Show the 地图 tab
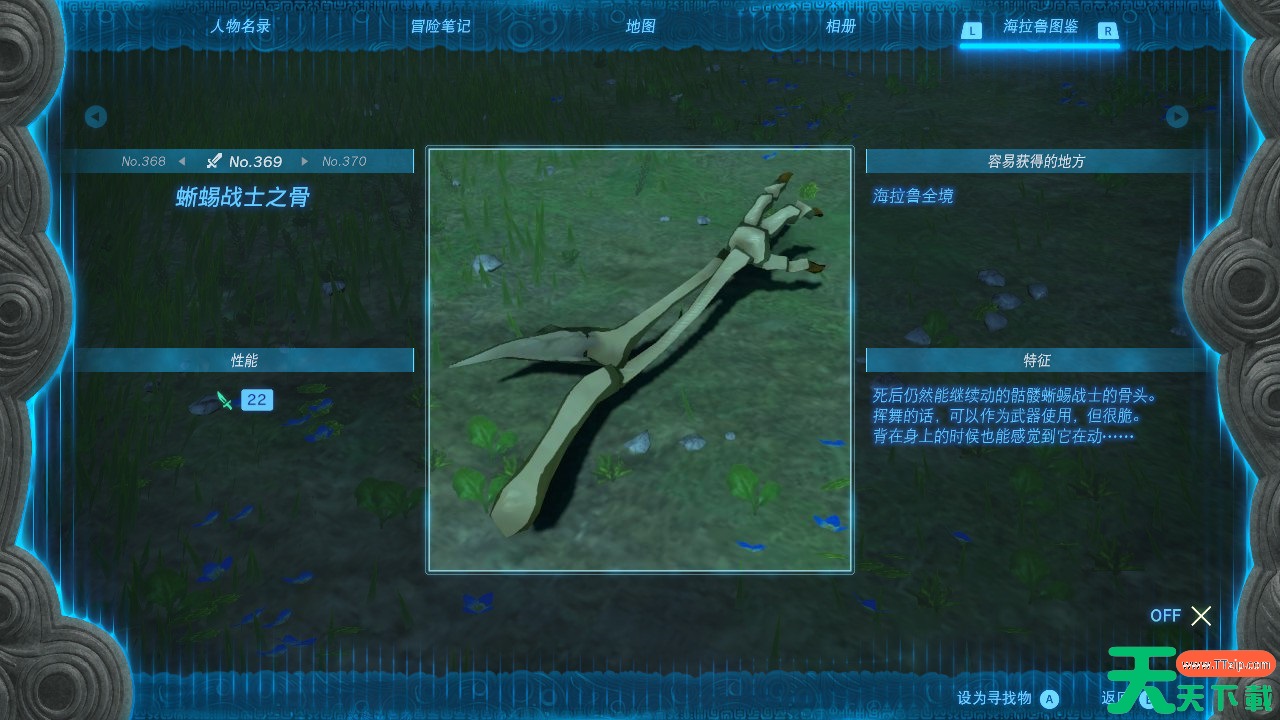The image size is (1280, 720). click(640, 27)
